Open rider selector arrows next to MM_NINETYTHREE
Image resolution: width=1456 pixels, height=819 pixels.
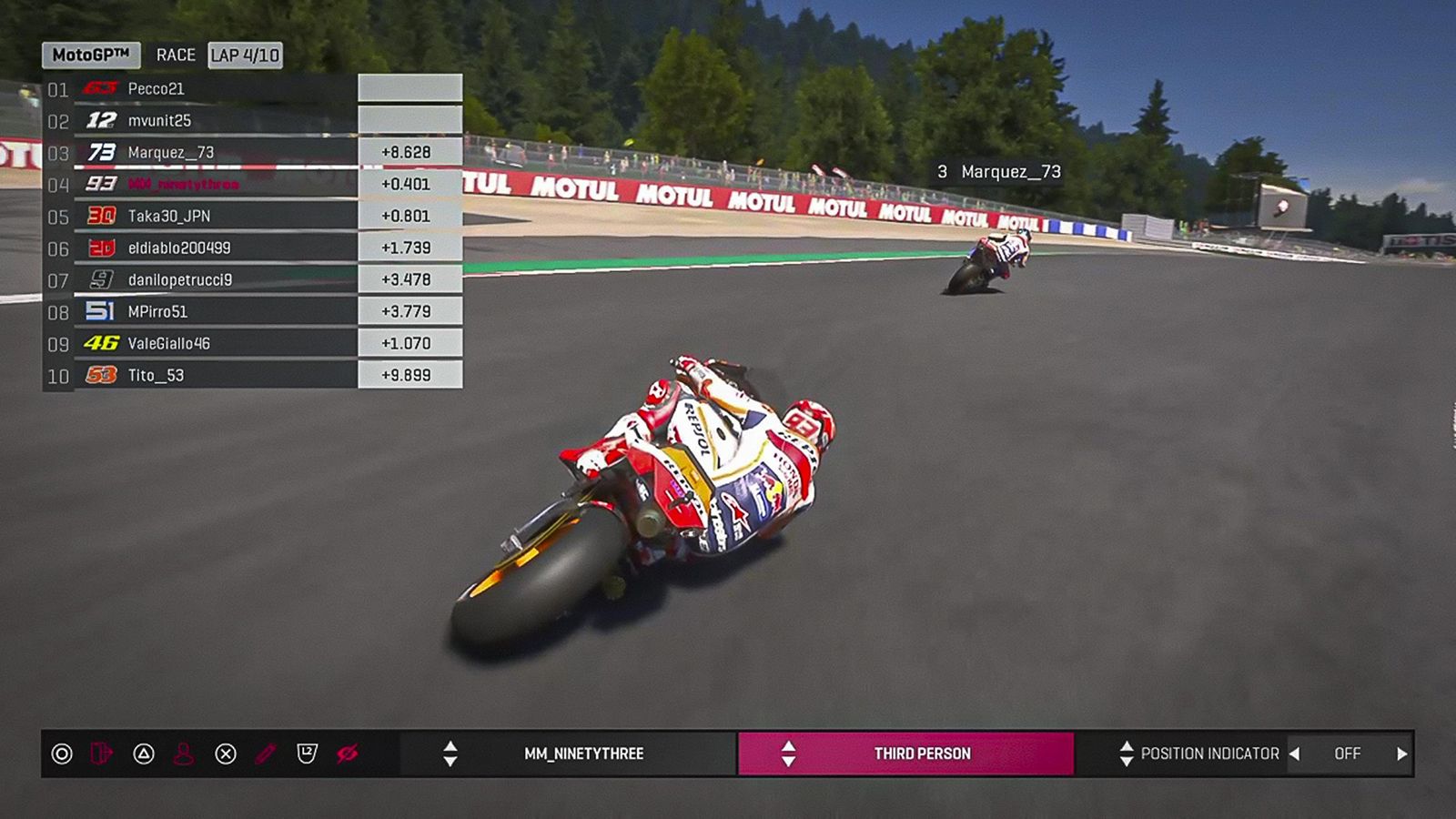pyautogui.click(x=451, y=753)
